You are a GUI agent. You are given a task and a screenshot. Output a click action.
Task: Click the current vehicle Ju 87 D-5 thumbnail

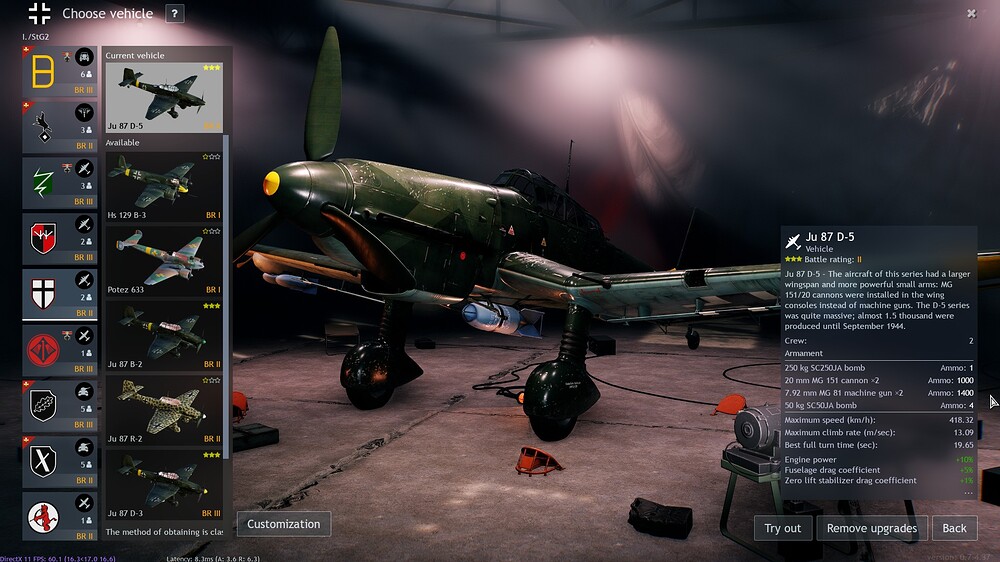(165, 97)
